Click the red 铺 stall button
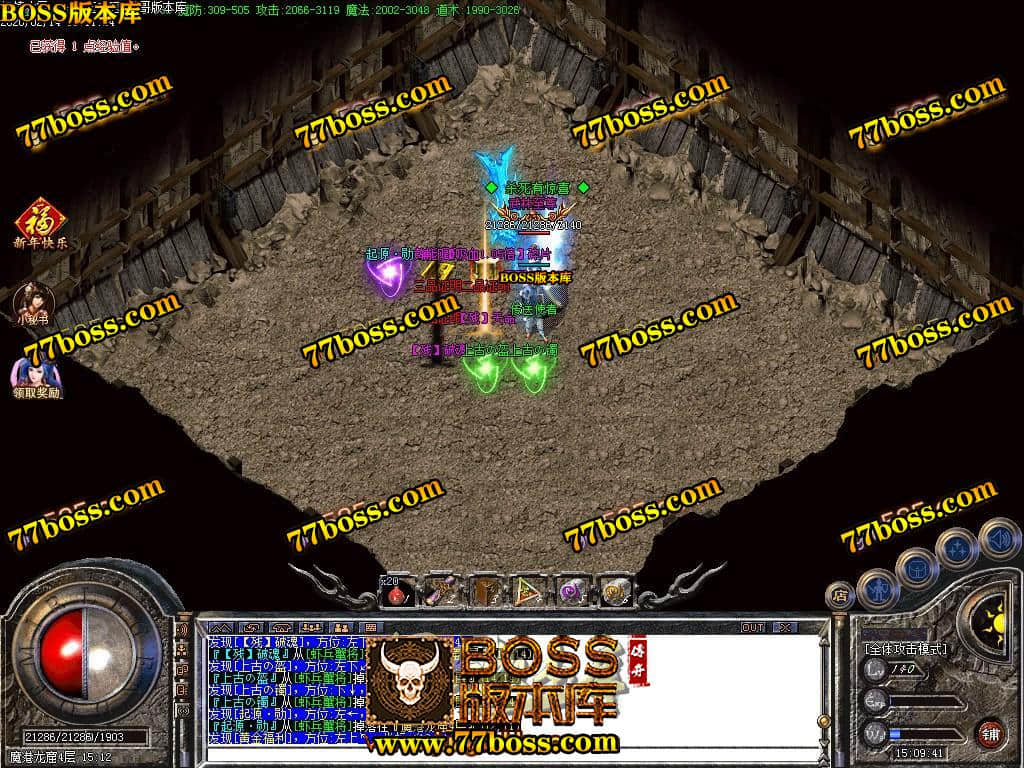The image size is (1024, 768). [991, 732]
